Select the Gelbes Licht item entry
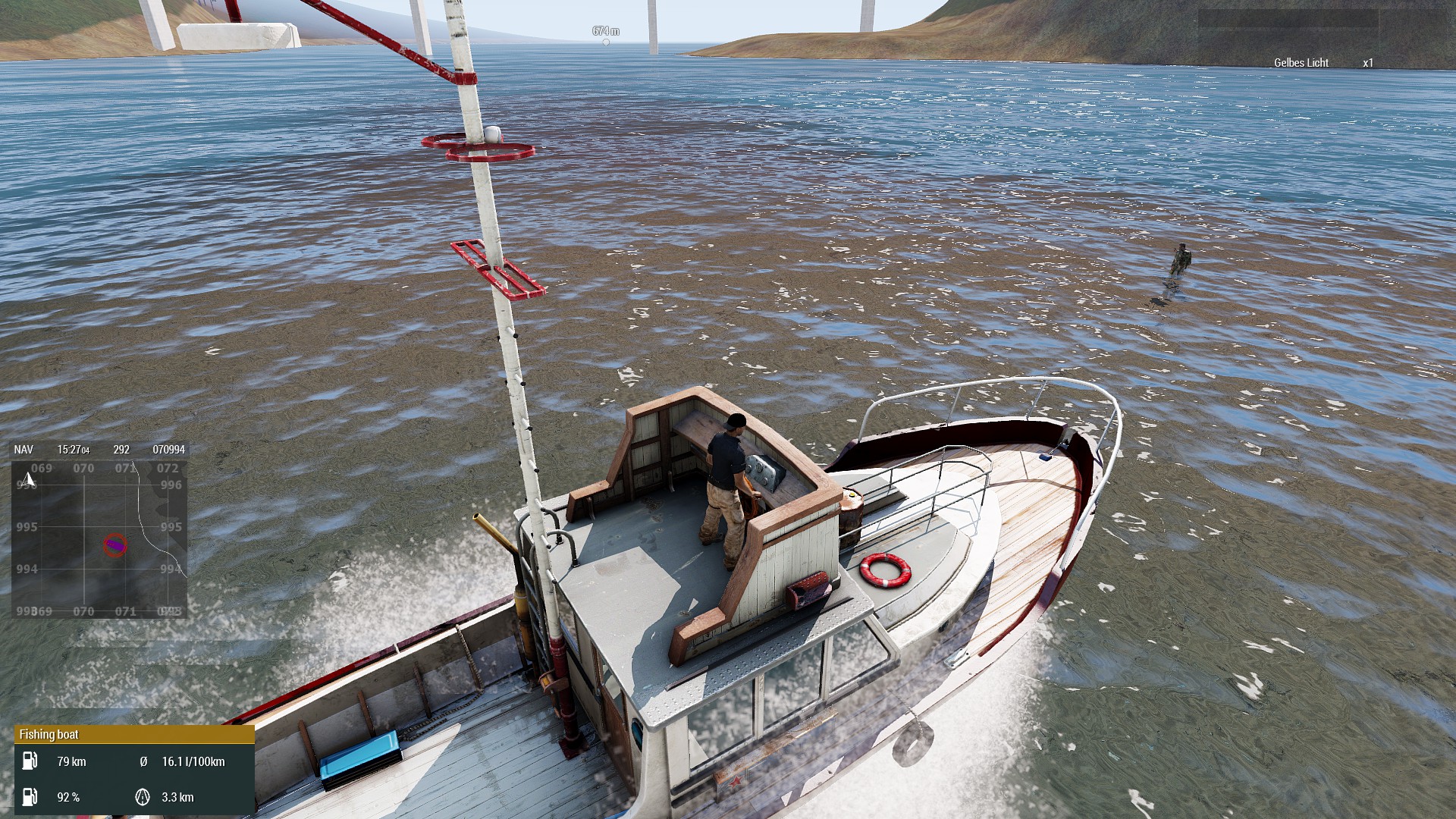This screenshot has width=1456, height=819. click(1301, 63)
